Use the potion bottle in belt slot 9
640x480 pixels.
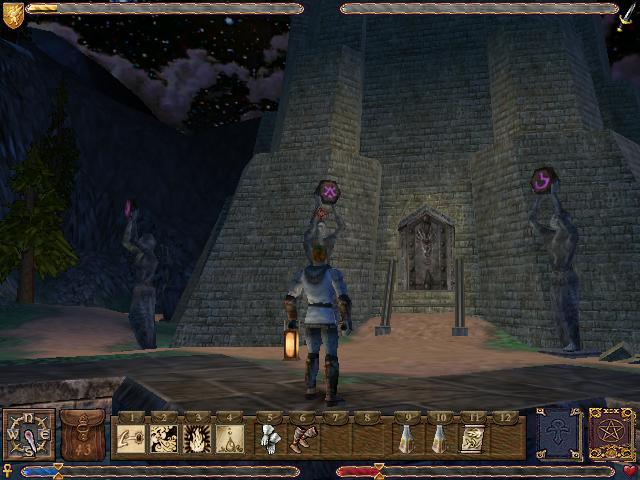[x=407, y=439]
